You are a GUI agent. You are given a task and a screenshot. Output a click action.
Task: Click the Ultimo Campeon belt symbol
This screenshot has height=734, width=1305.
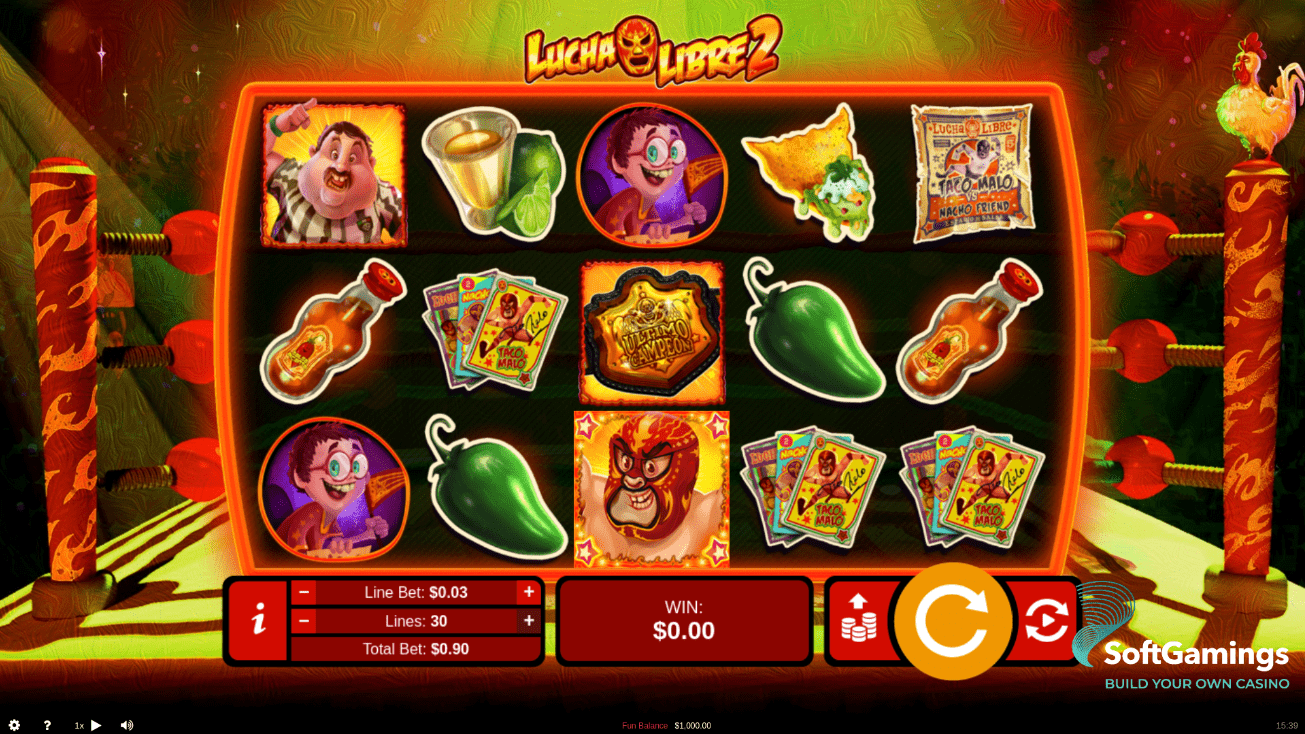click(652, 333)
